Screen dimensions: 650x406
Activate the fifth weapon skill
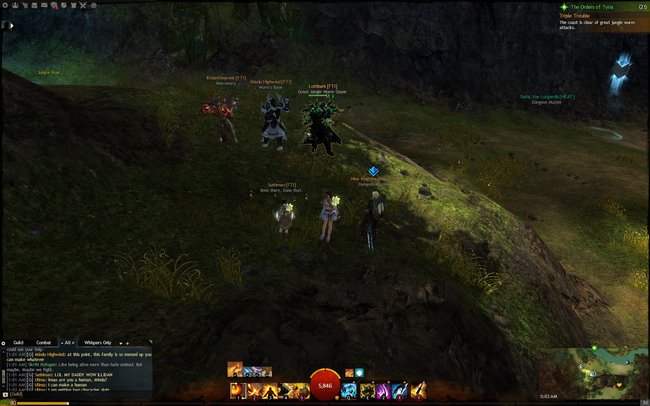pyautogui.click(x=300, y=389)
